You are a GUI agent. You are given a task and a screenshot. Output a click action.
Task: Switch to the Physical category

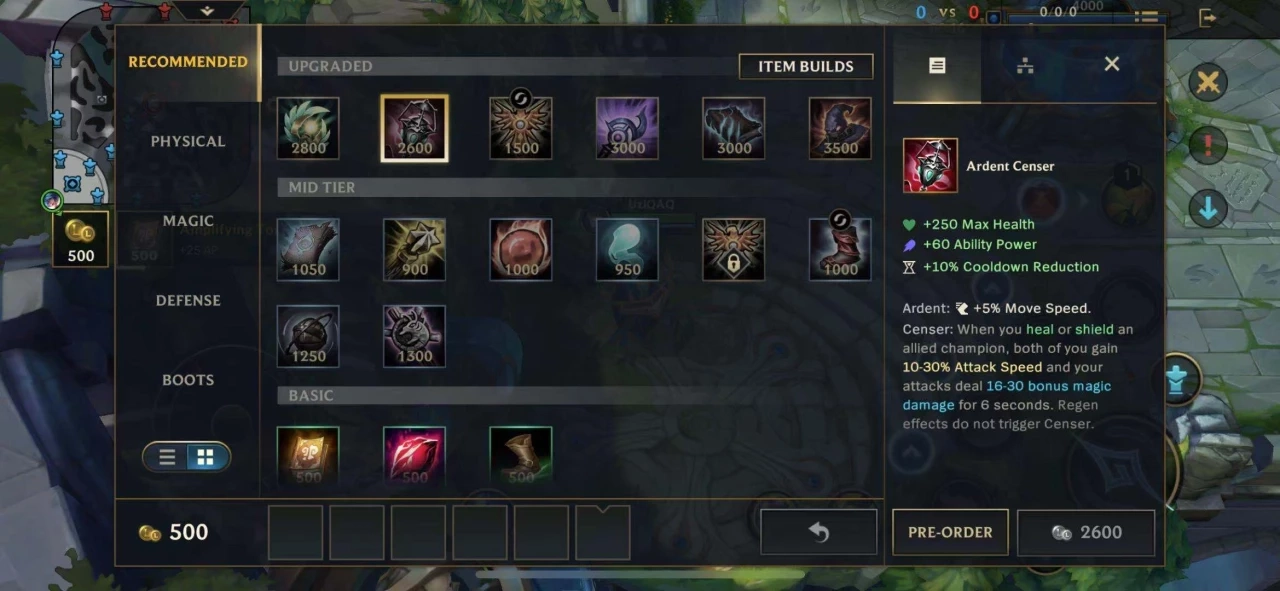point(188,141)
